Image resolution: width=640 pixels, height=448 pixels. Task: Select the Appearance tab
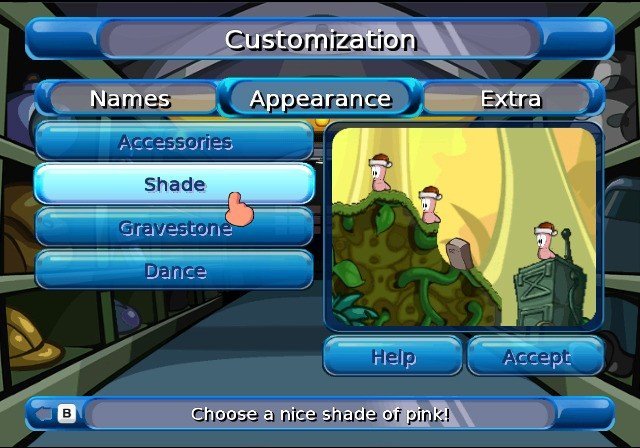click(320, 99)
